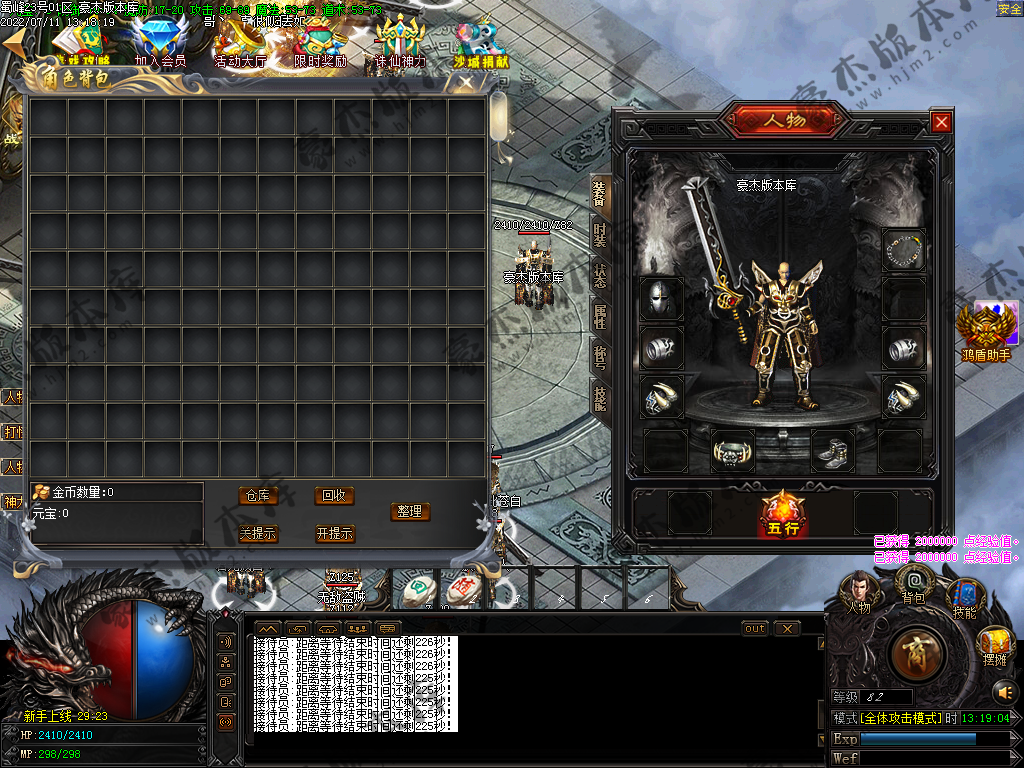Close the 人物 character window
This screenshot has height=768, width=1024.
941,122
